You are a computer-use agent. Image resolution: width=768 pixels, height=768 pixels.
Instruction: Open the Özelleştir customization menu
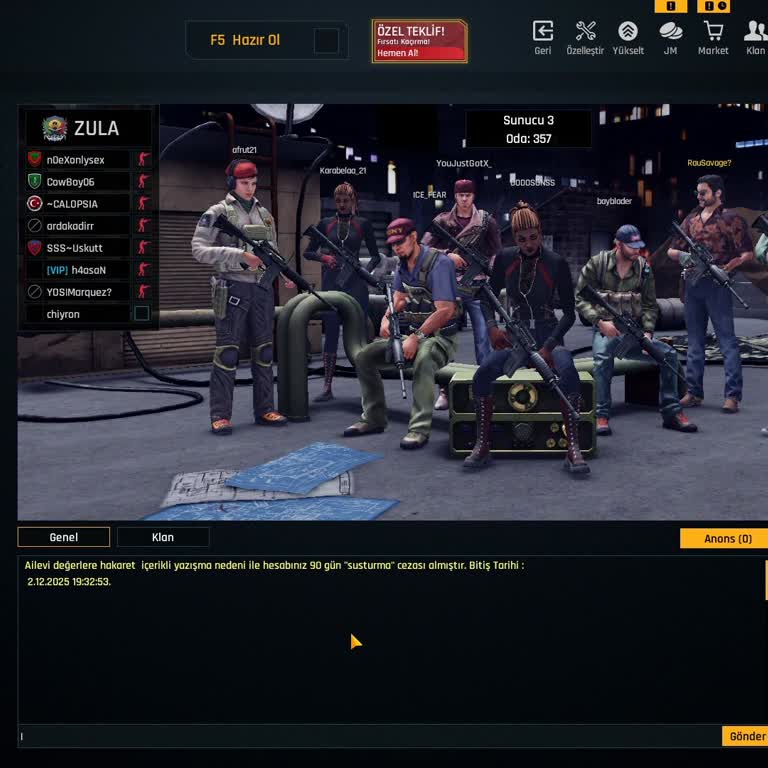click(585, 37)
